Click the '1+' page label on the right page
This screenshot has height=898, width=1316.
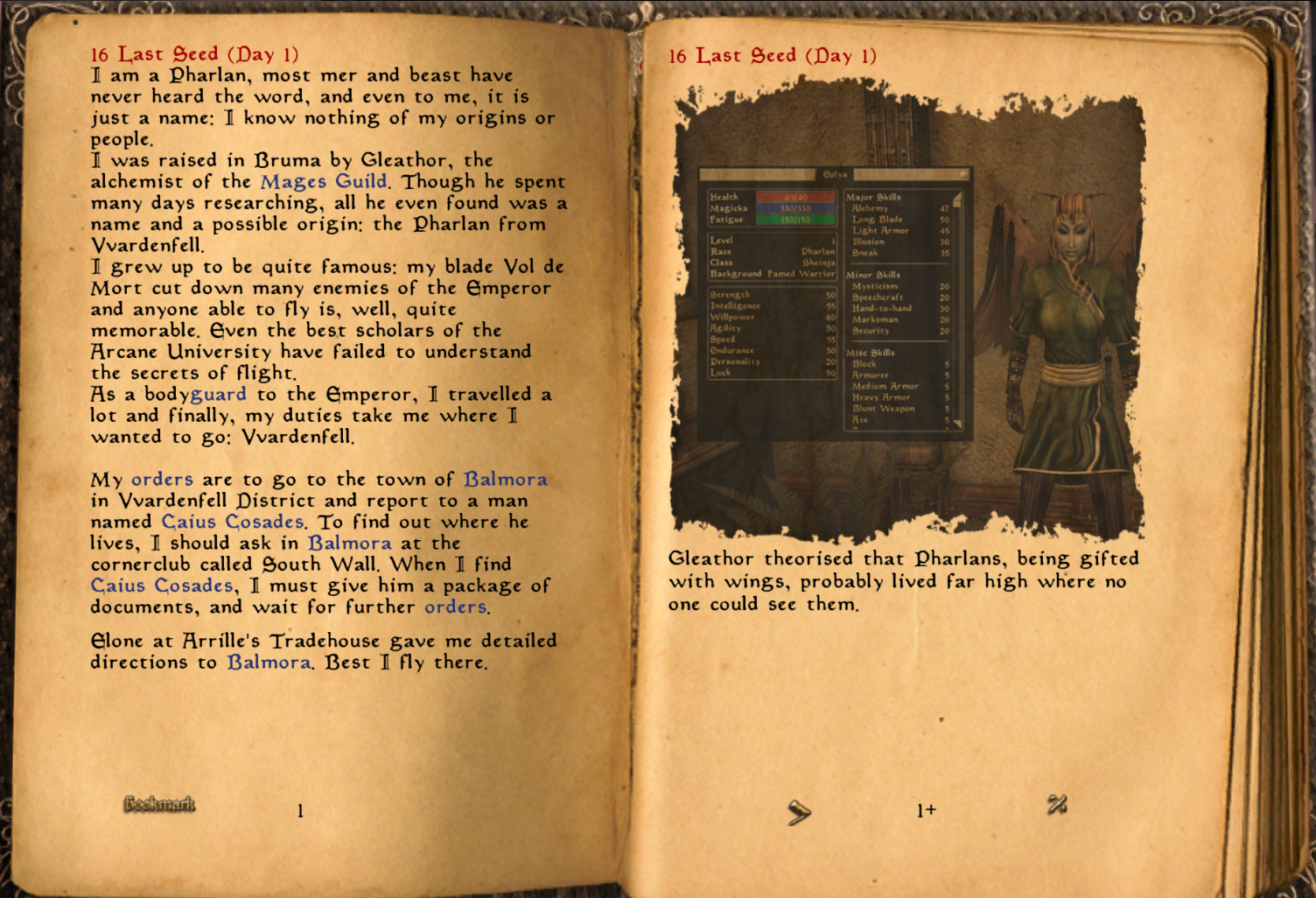(x=926, y=810)
